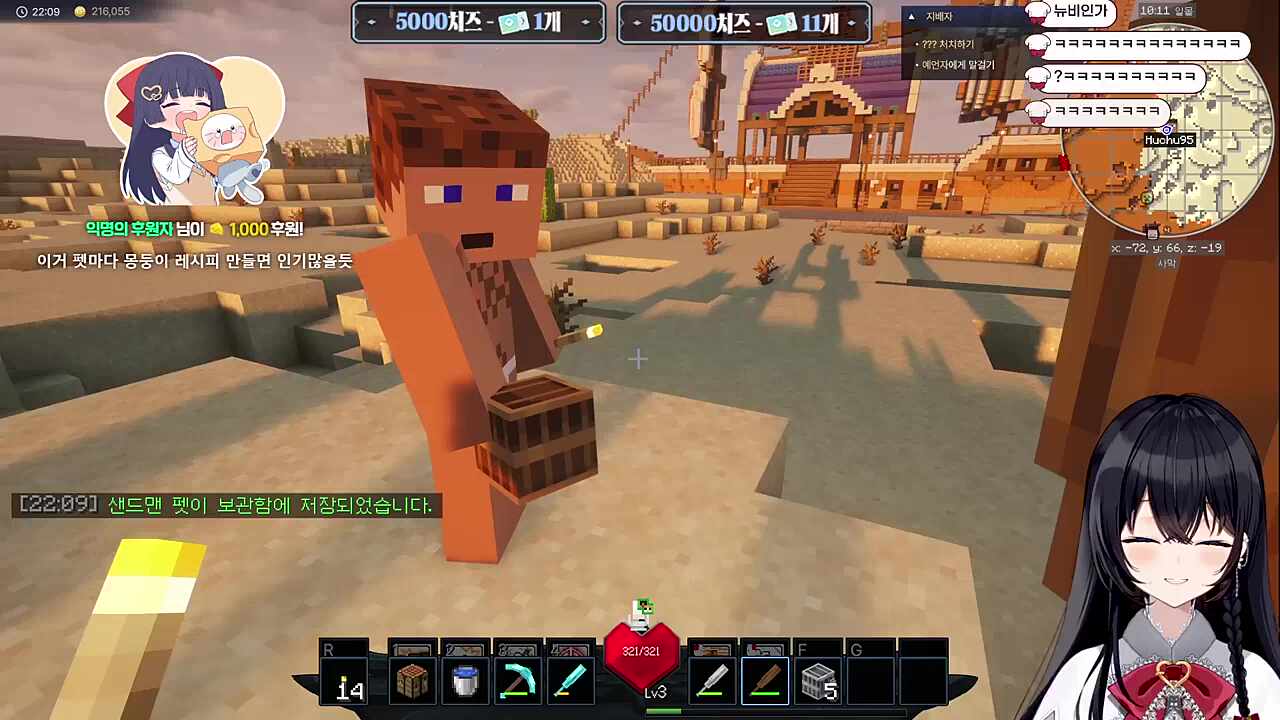The width and height of the screenshot is (1280, 720).
Task: Pick the iron block stack slot
Action: pos(818,682)
